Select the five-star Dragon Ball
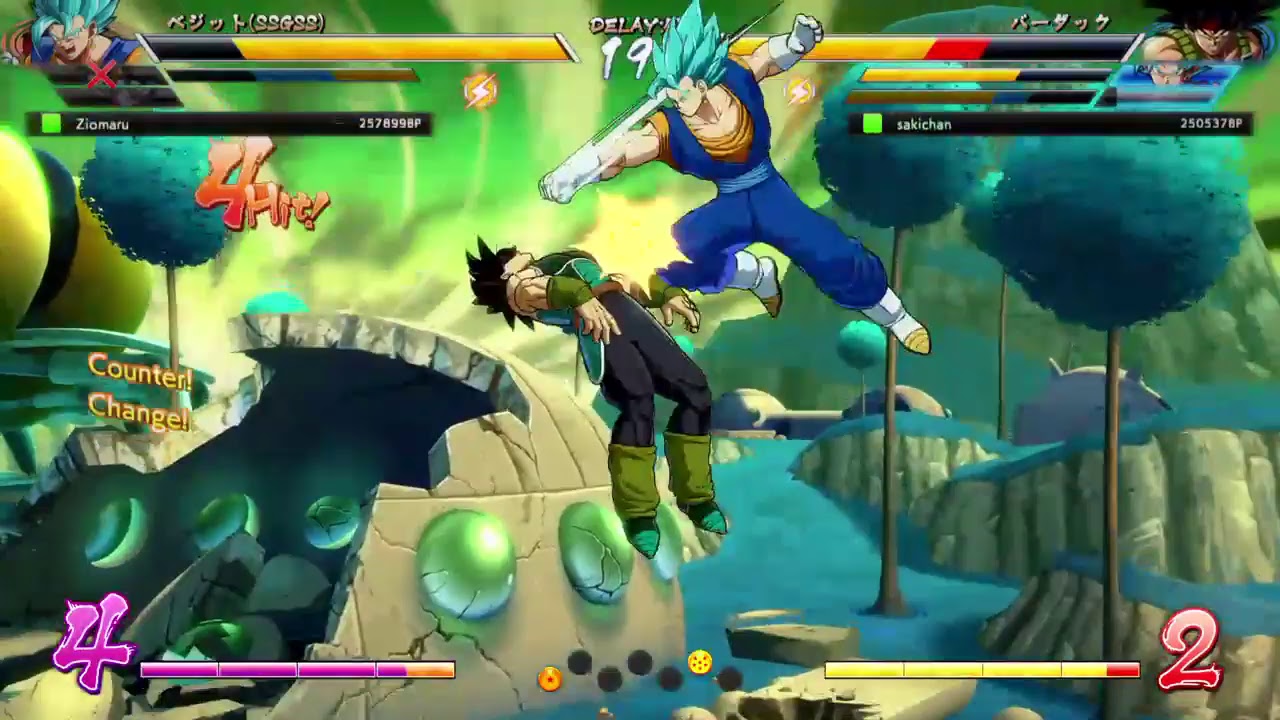Screen dimensions: 1280x720 click(x=700, y=662)
